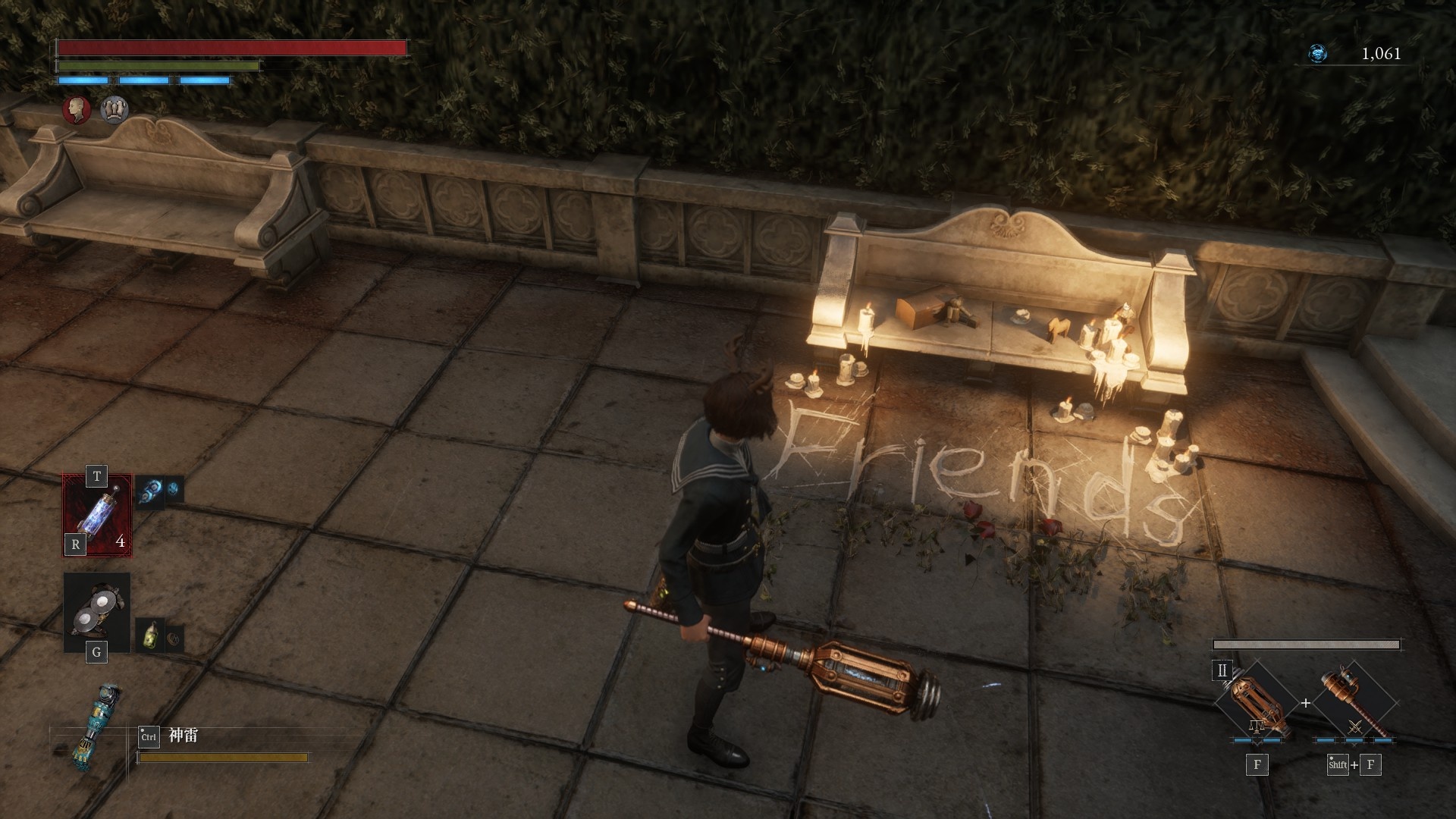
Task: Click the red head-profile status icon
Action: [76, 110]
